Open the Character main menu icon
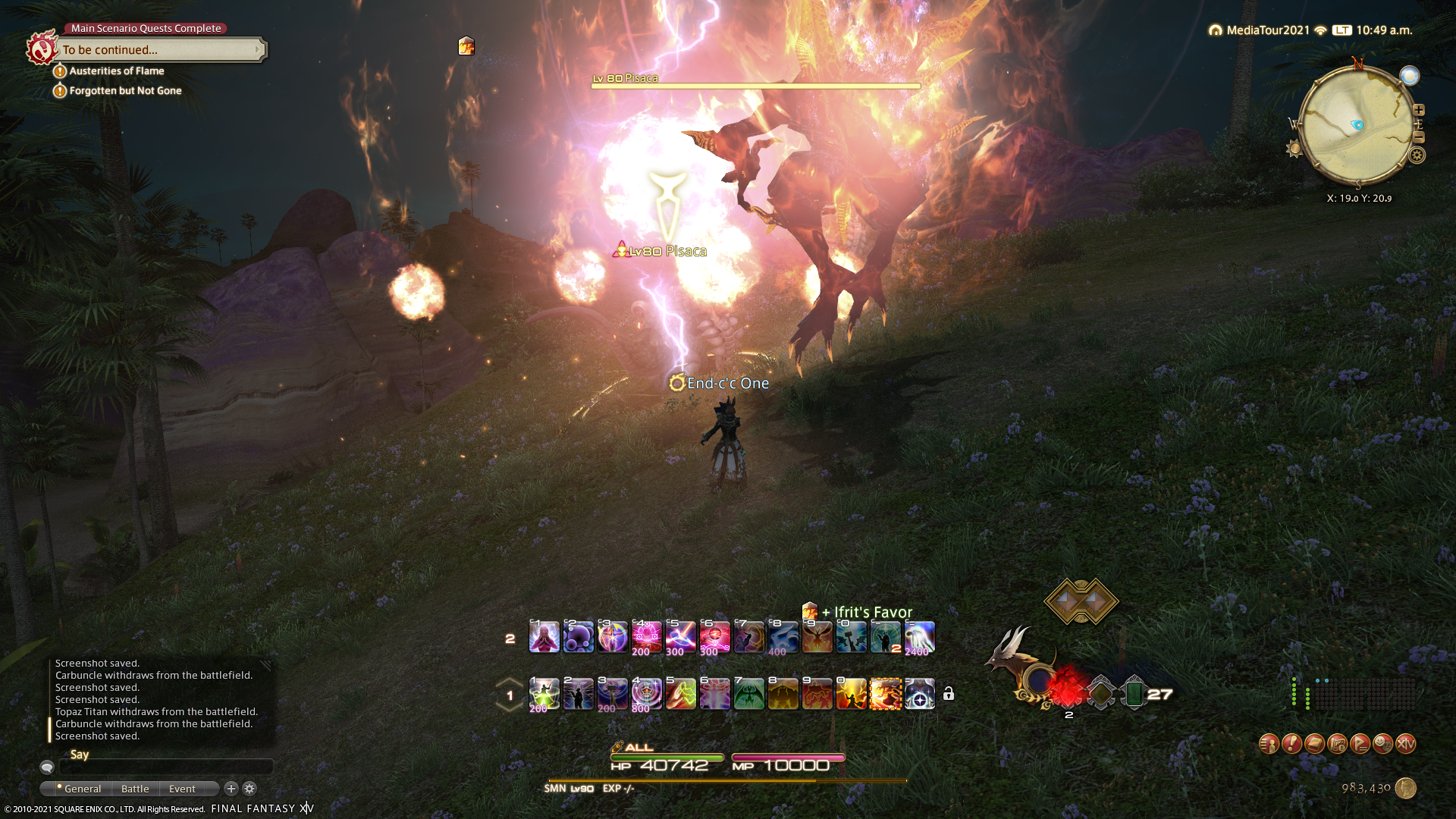Viewport: 1456px width, 819px height. click(x=1269, y=744)
